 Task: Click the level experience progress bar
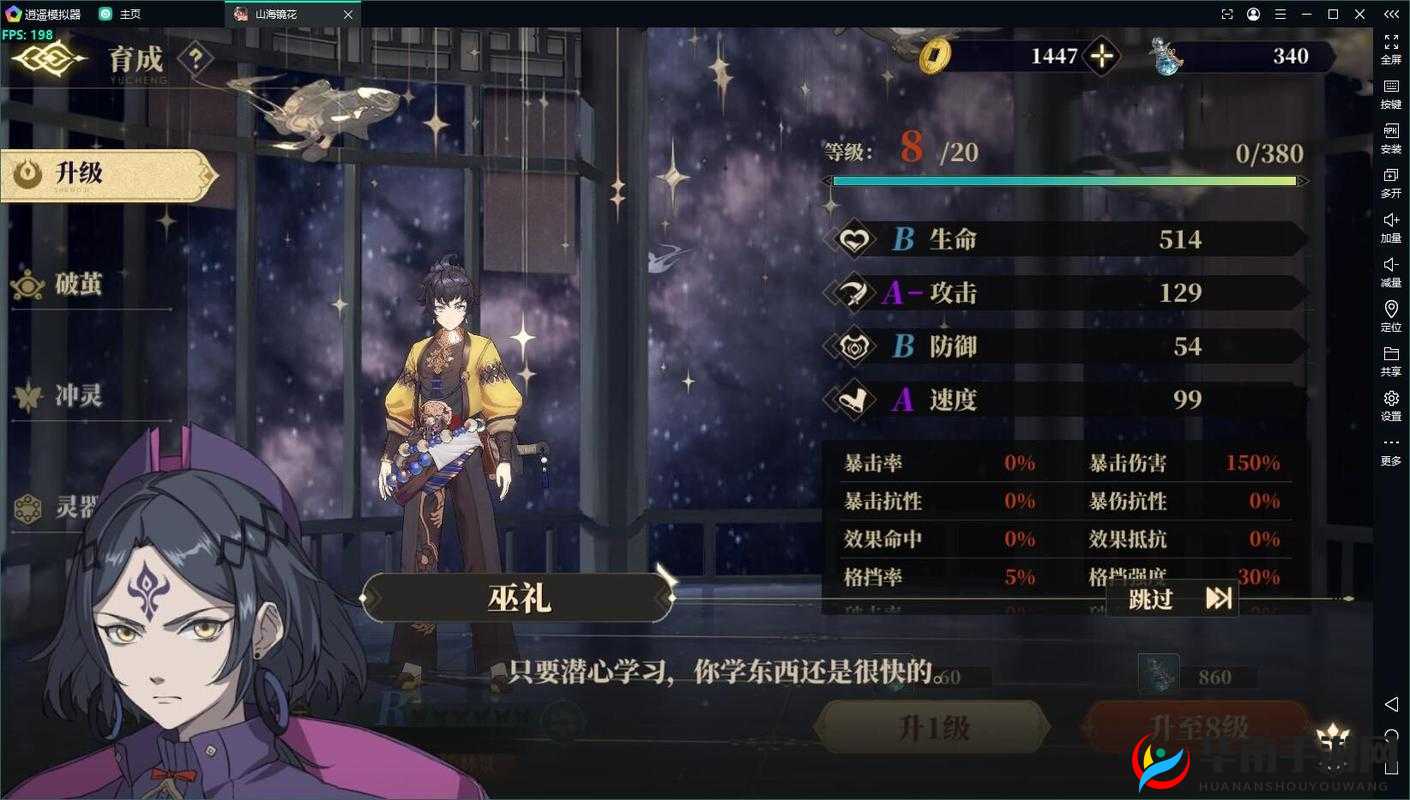click(1065, 181)
